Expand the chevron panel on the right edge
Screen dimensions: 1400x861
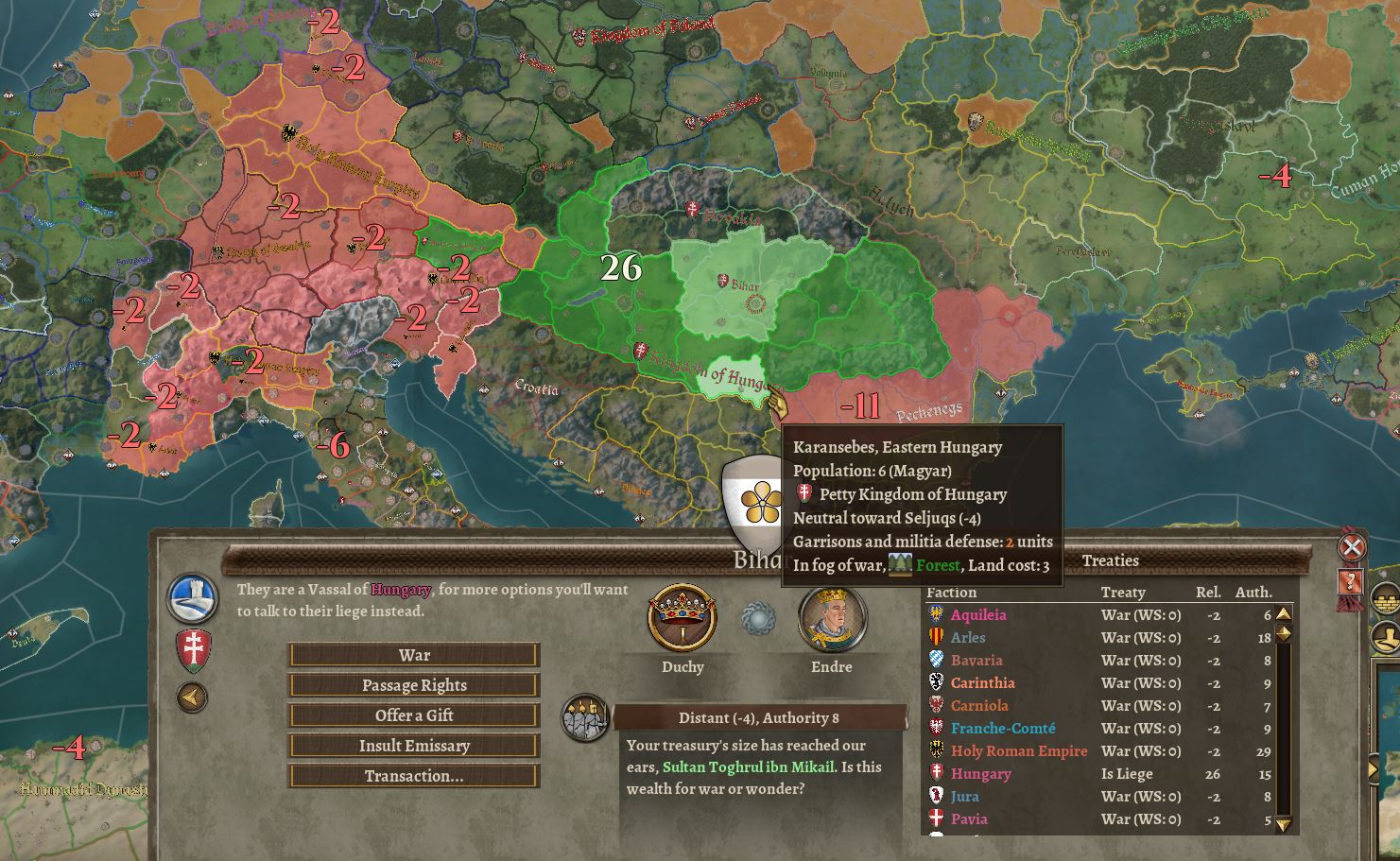pyautogui.click(x=1374, y=770)
